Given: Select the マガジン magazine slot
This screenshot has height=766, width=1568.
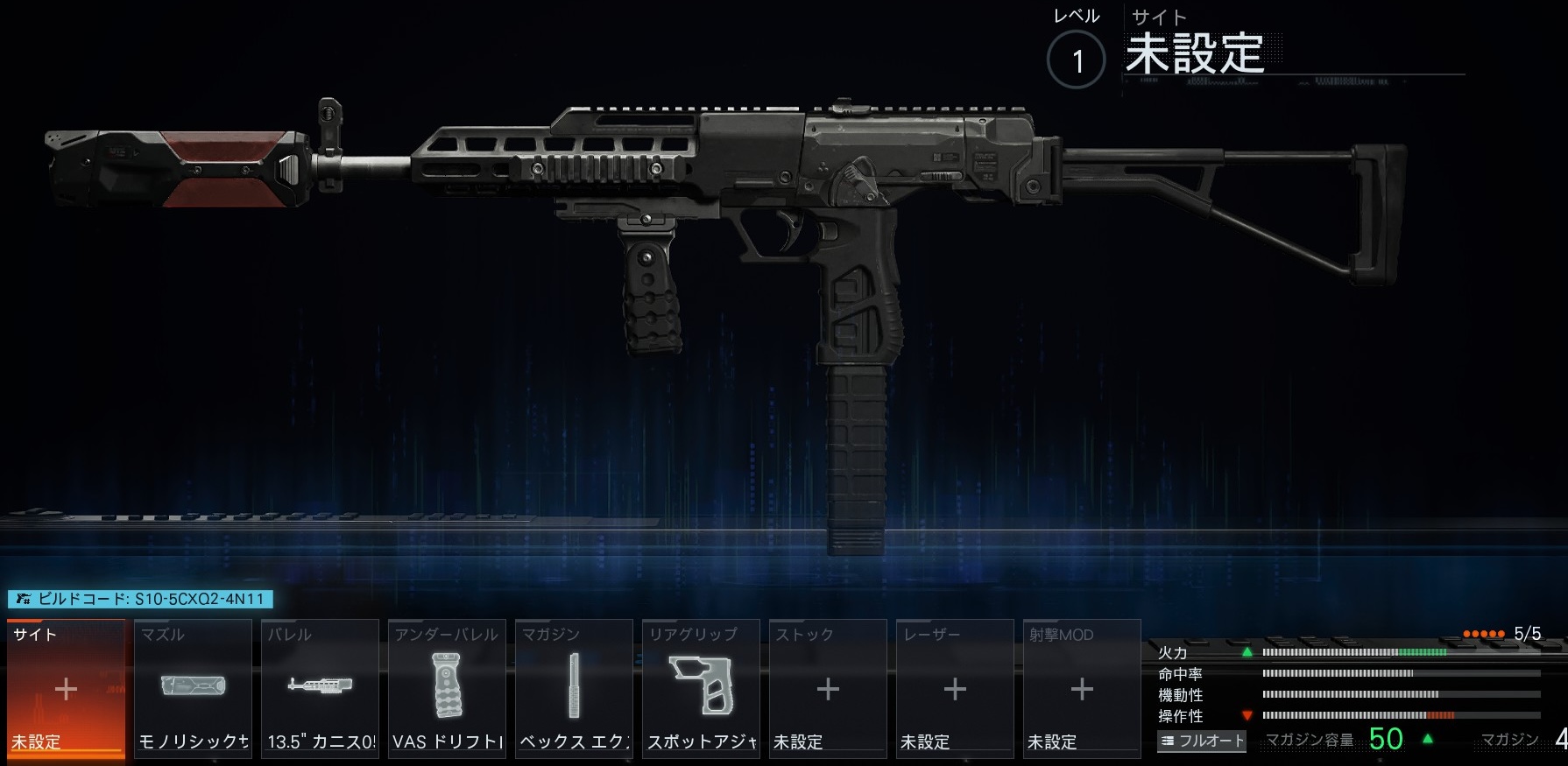Looking at the screenshot, I should 574,688.
